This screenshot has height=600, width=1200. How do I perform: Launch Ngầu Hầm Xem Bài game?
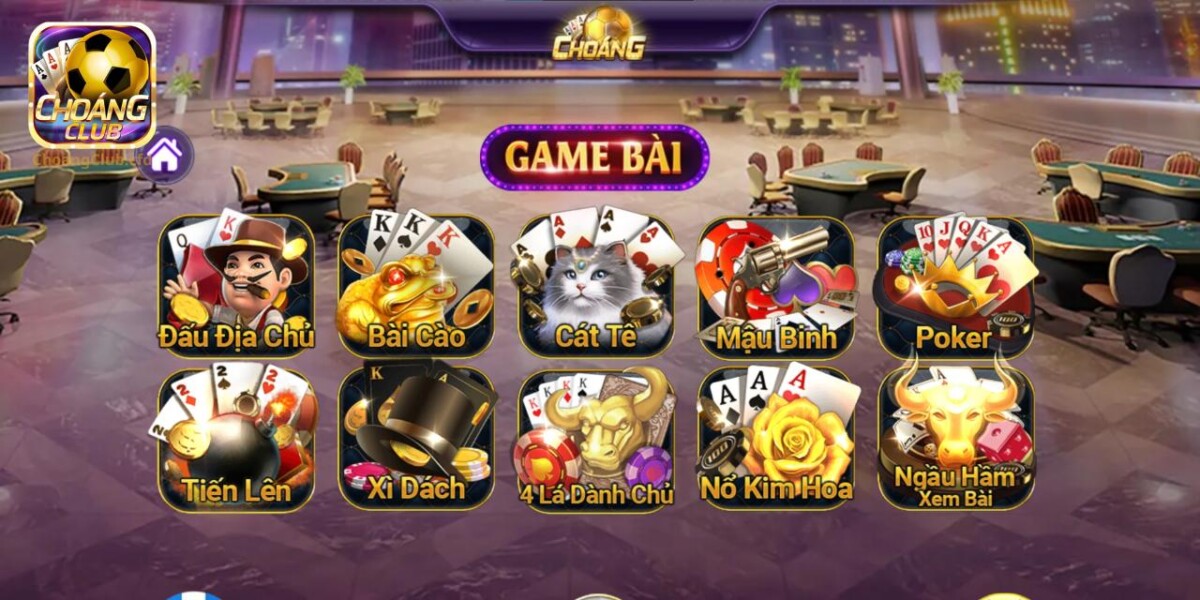pos(955,440)
